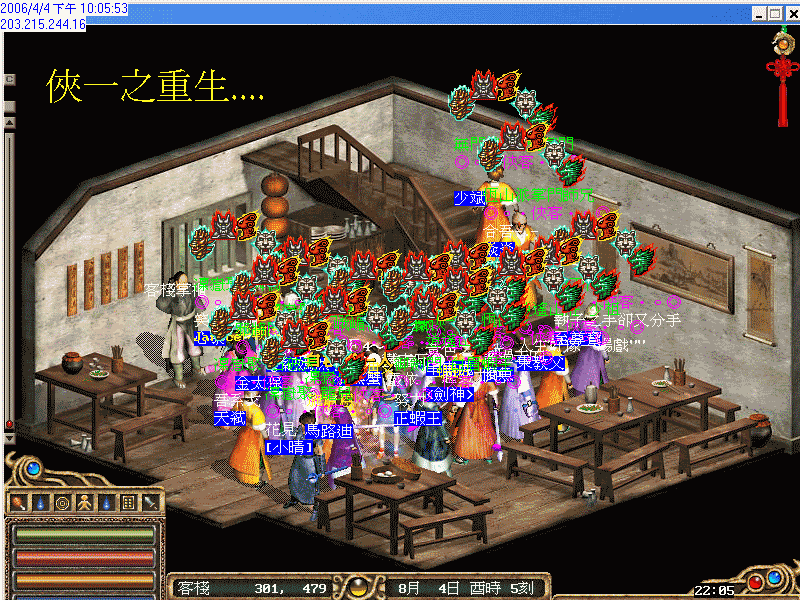Select the sword icon in toolbar

click(x=150, y=502)
